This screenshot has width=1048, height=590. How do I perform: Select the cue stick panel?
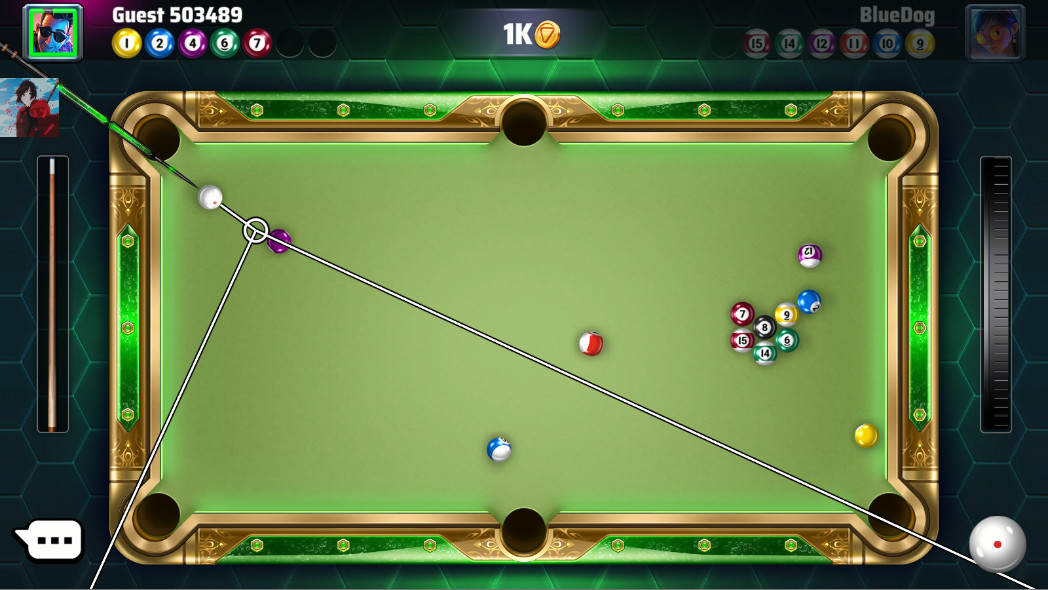[x=52, y=294]
